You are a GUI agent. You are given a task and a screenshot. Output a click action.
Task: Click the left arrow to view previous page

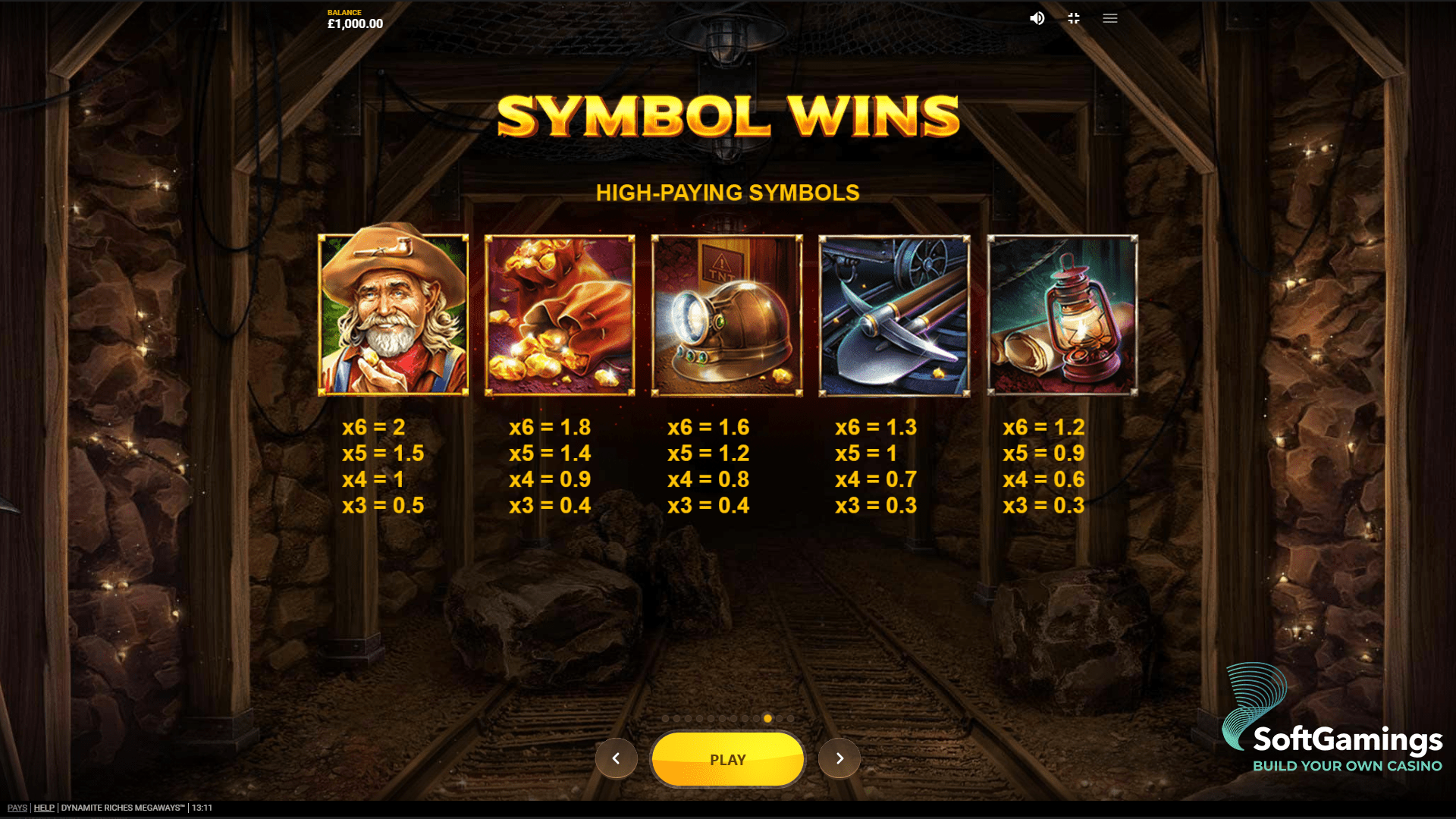coord(617,758)
